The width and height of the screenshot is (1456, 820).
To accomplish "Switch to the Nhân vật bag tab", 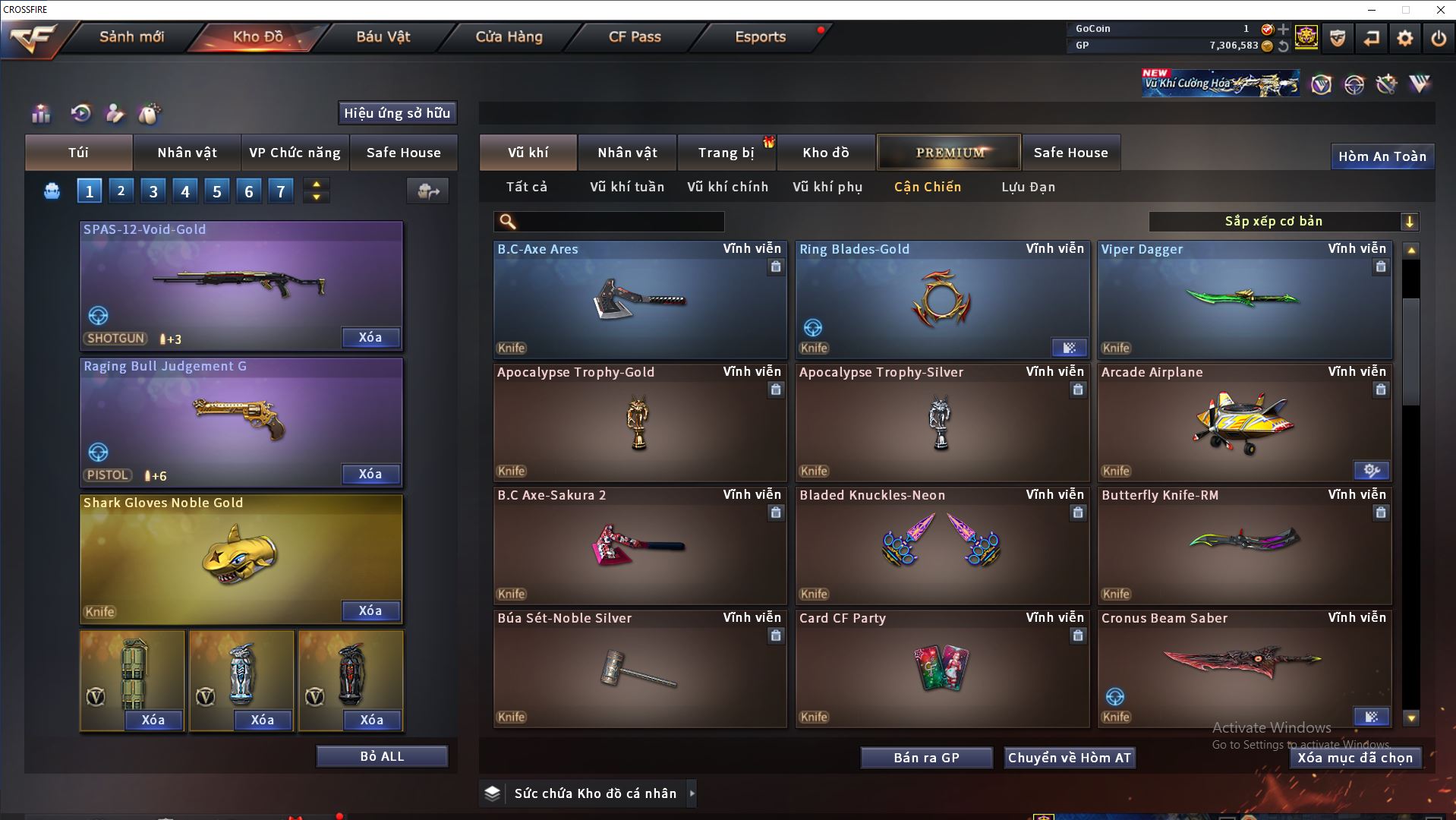I will click(x=187, y=153).
